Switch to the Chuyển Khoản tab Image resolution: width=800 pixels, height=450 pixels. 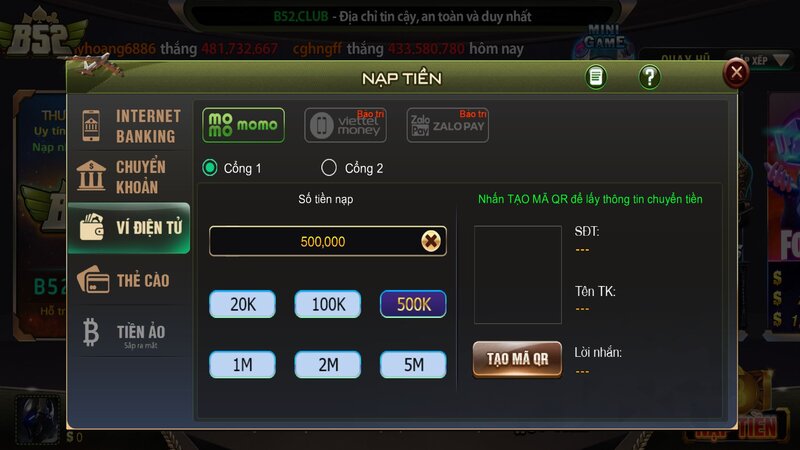[129, 177]
